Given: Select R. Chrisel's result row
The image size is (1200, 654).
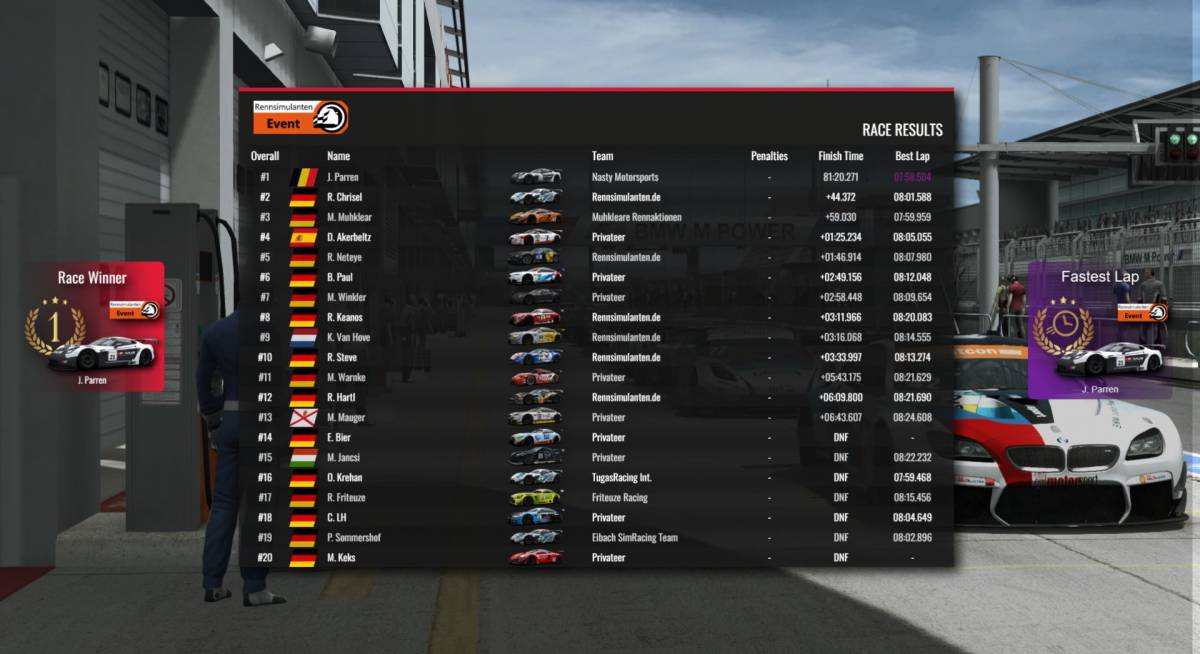Looking at the screenshot, I should 595,197.
